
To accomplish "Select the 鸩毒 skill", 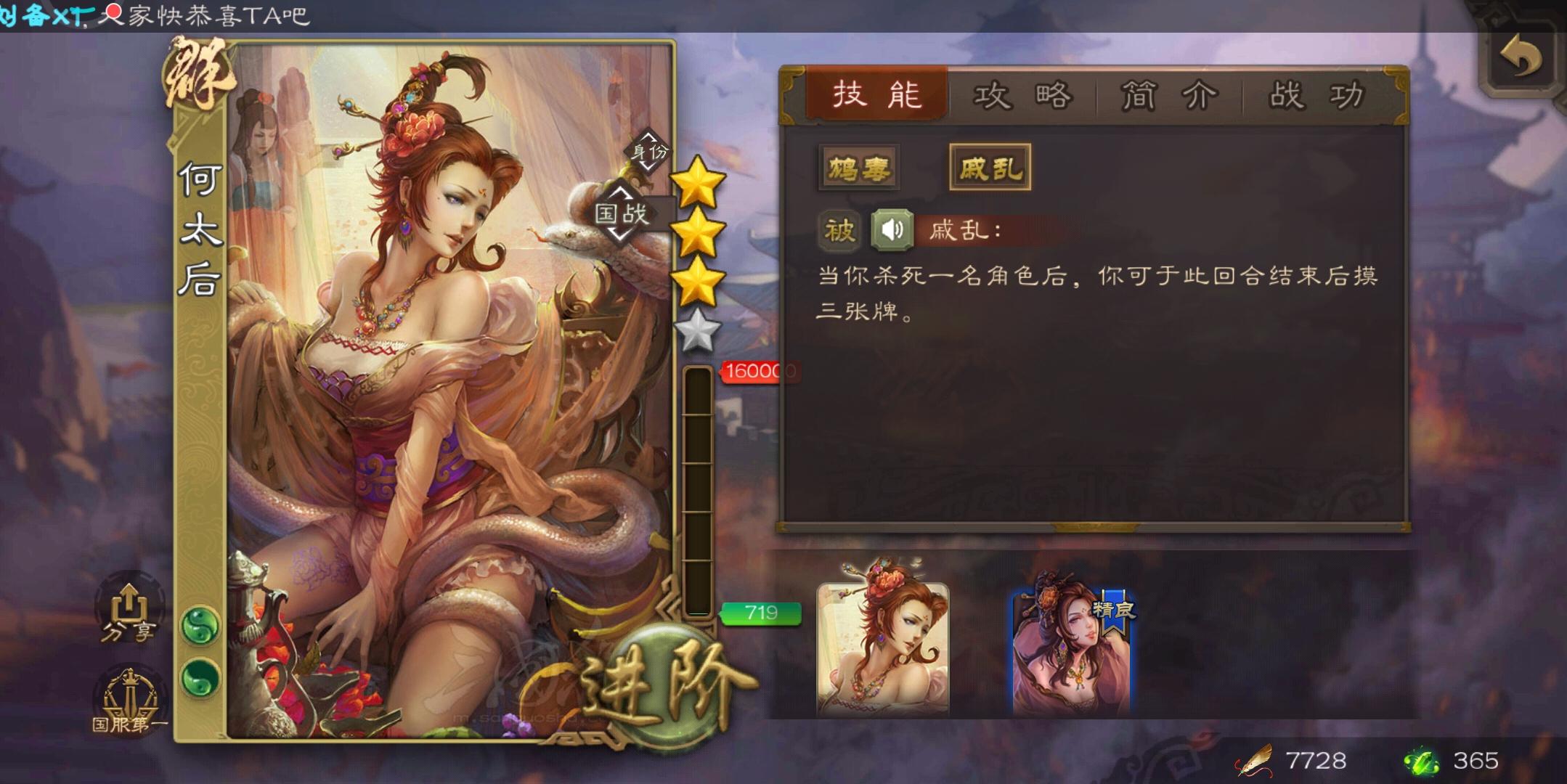I will coord(858,165).
